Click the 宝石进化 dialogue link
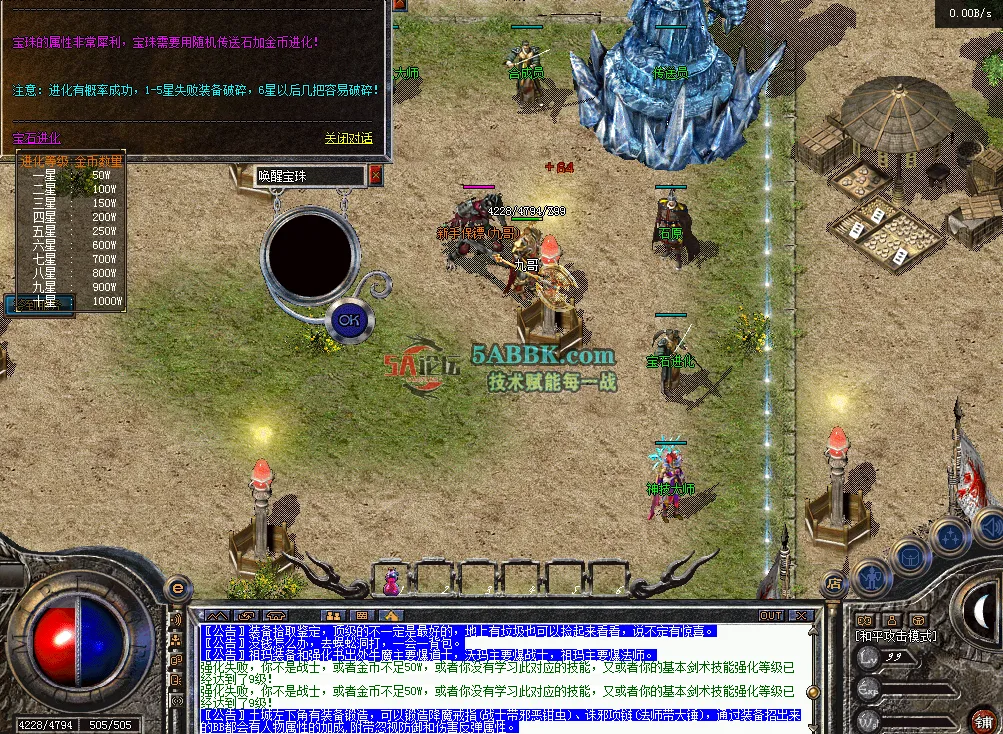Screen dimensions: 1003x734 [37, 139]
